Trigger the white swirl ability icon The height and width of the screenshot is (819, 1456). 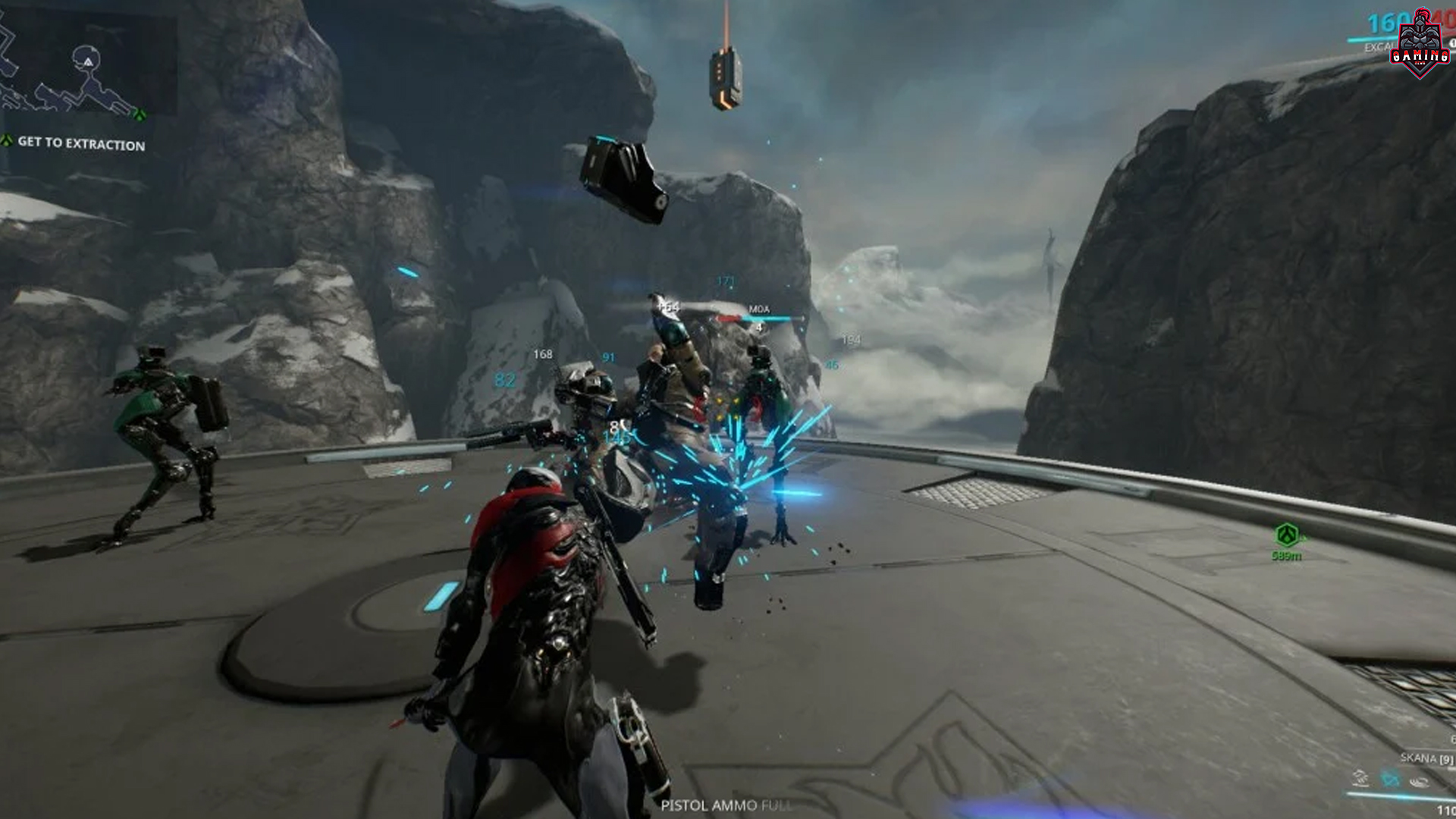tap(1419, 780)
